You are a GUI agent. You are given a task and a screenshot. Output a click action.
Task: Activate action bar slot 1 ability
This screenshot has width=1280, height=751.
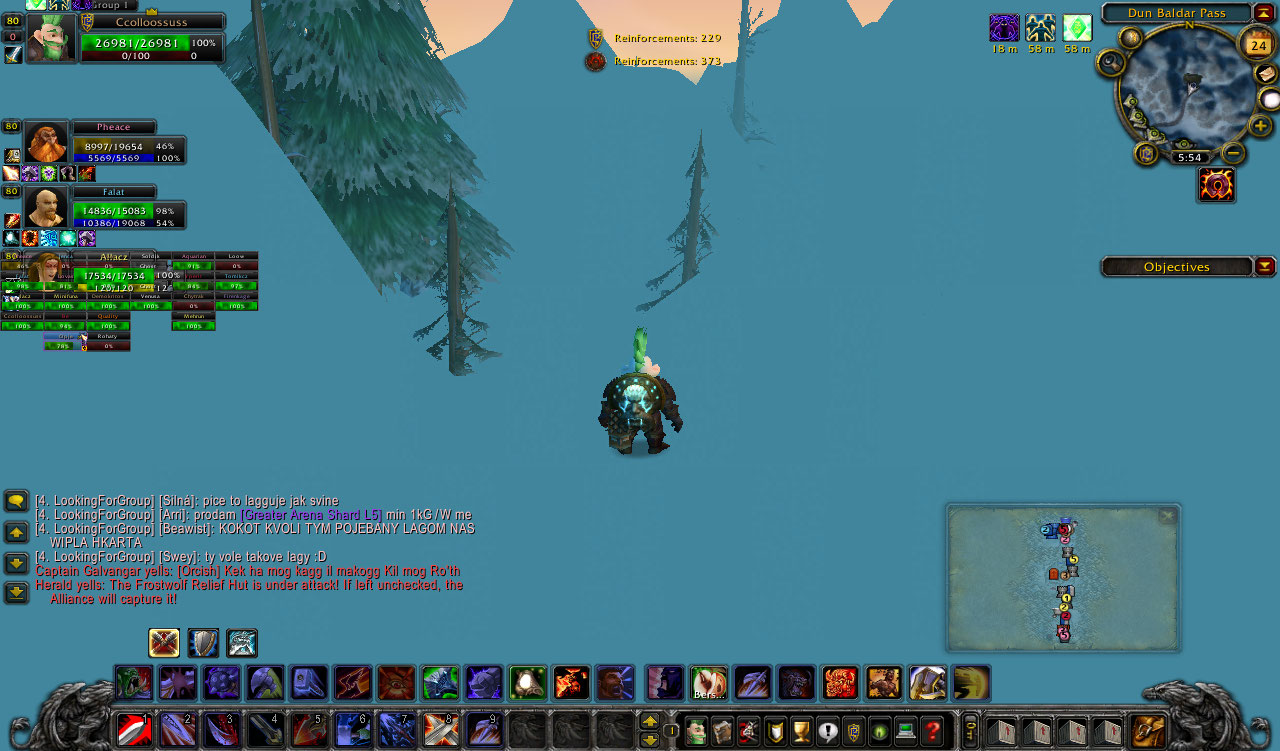[135, 730]
